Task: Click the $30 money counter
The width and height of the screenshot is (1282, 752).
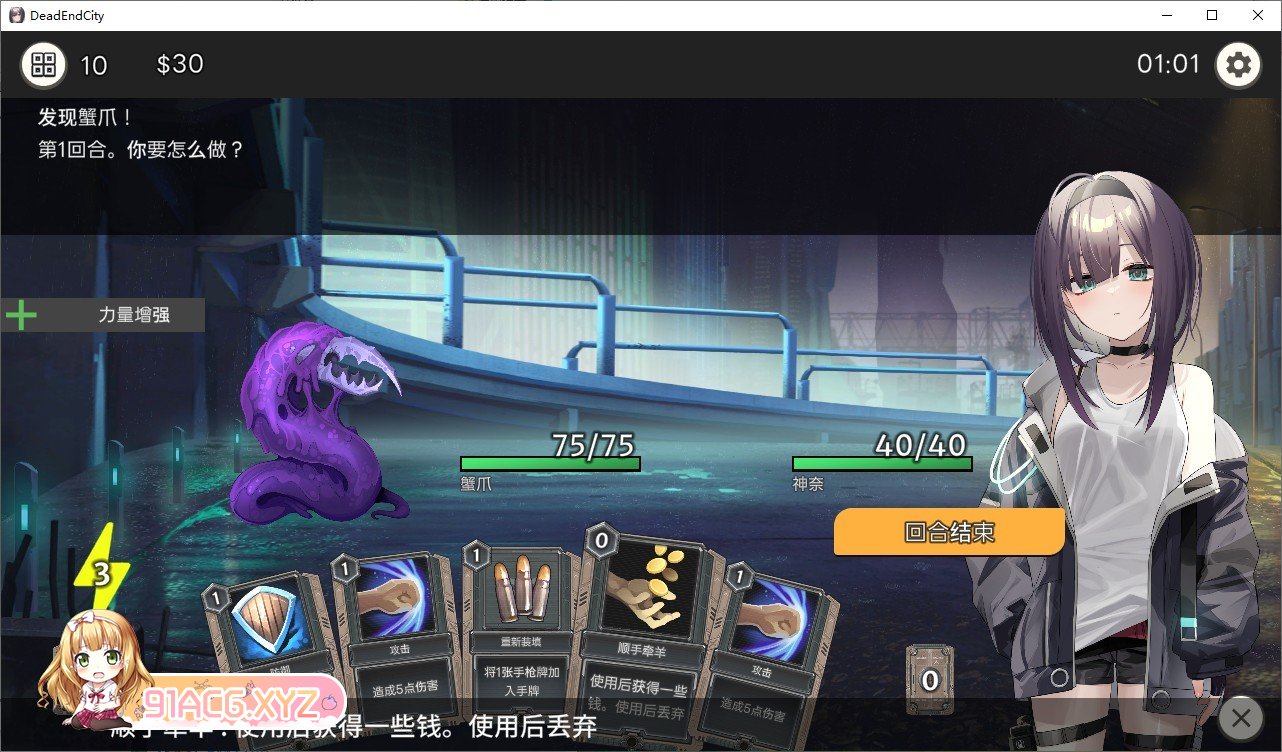Action: click(180, 63)
